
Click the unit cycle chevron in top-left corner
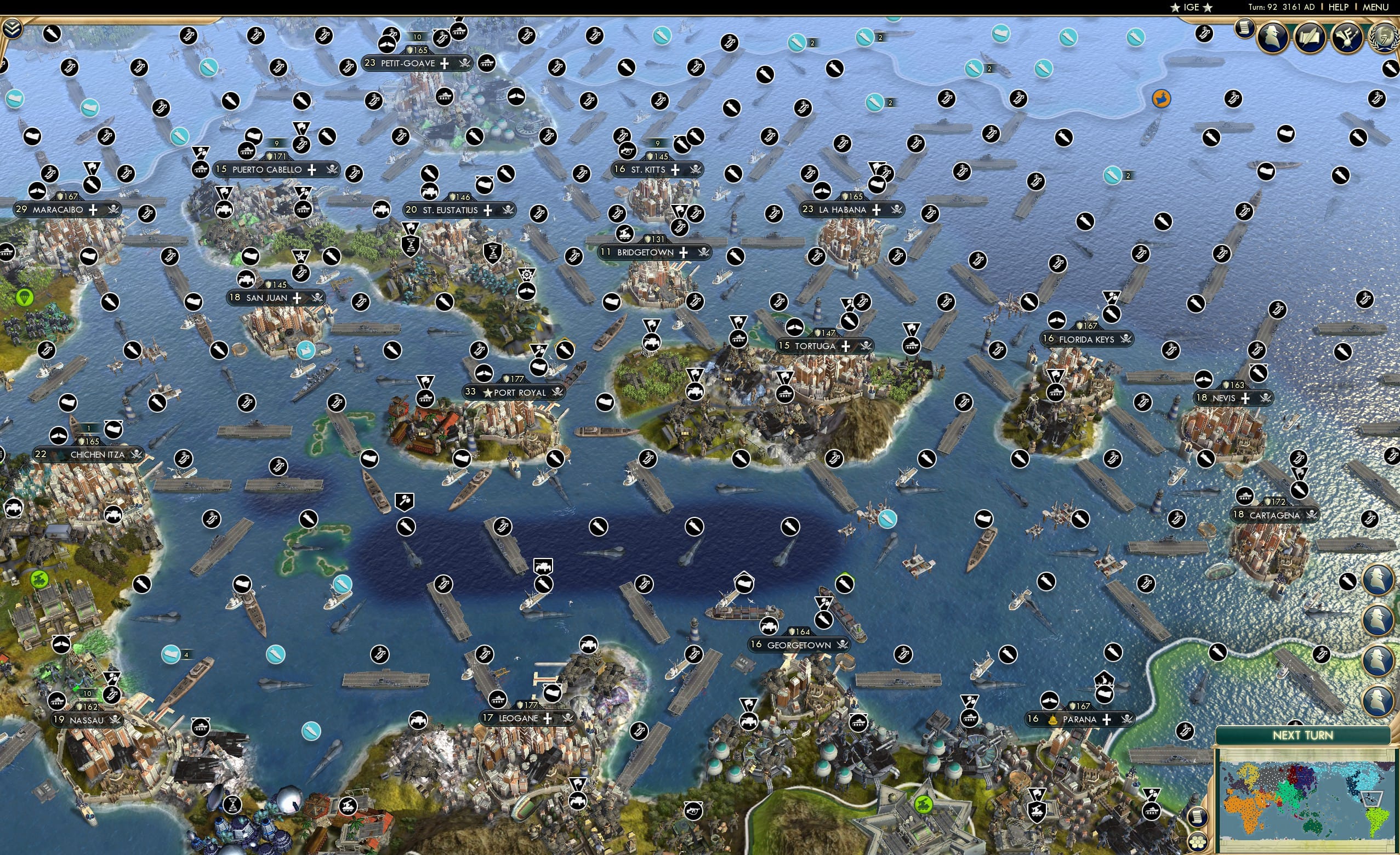[13, 29]
